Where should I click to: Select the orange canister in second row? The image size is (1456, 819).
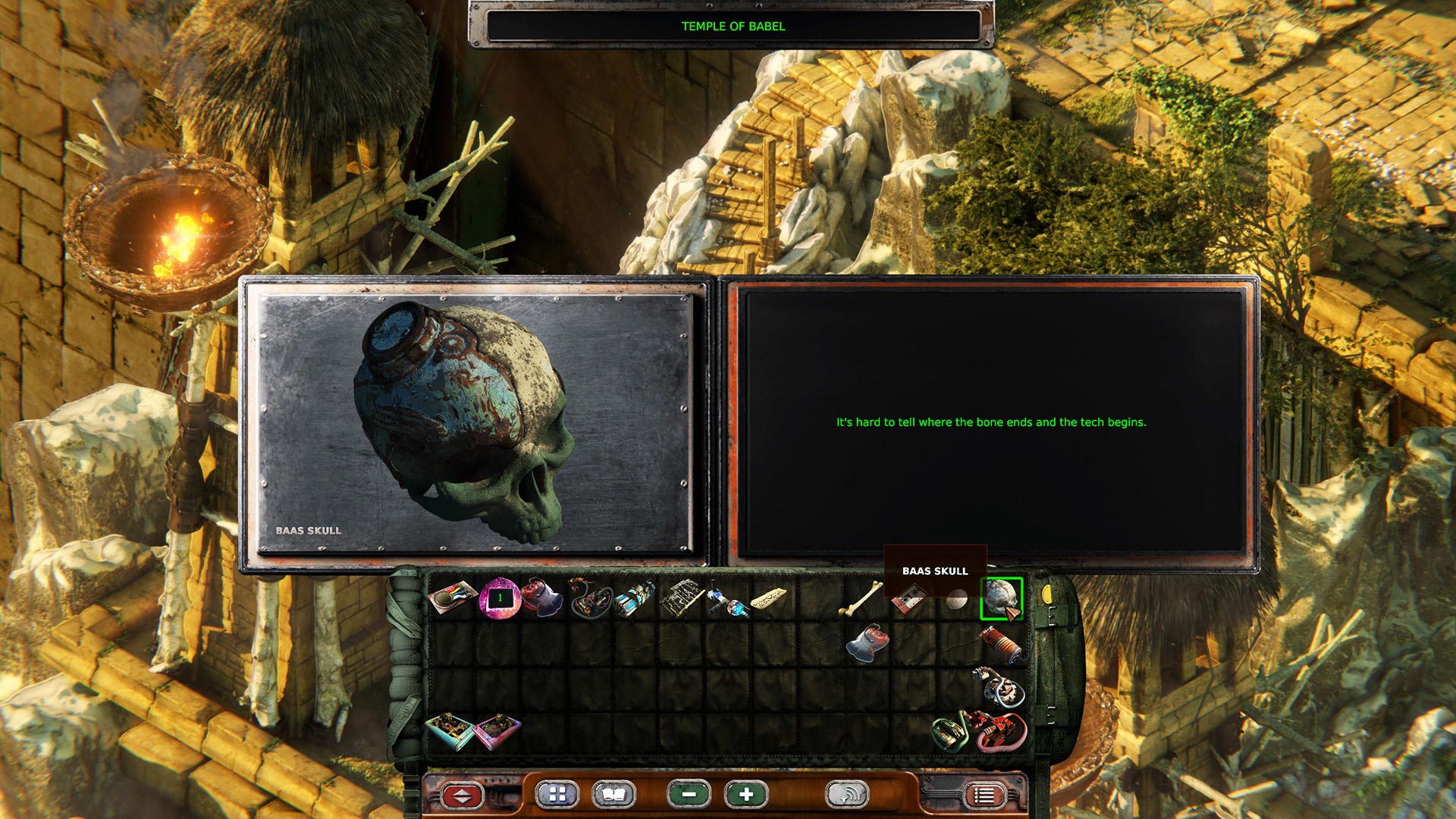pos(1001,645)
